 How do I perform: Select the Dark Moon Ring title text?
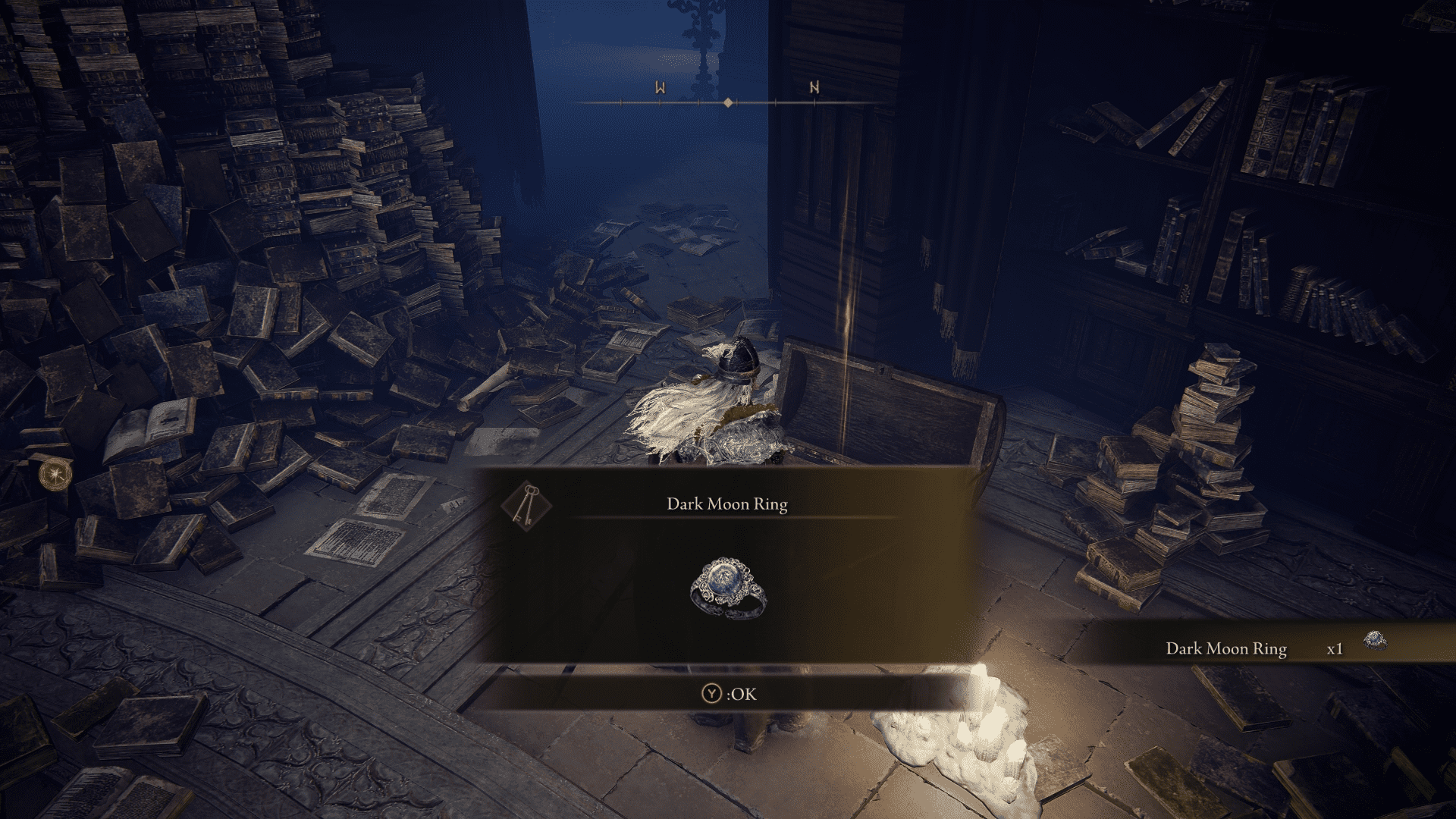click(x=728, y=503)
